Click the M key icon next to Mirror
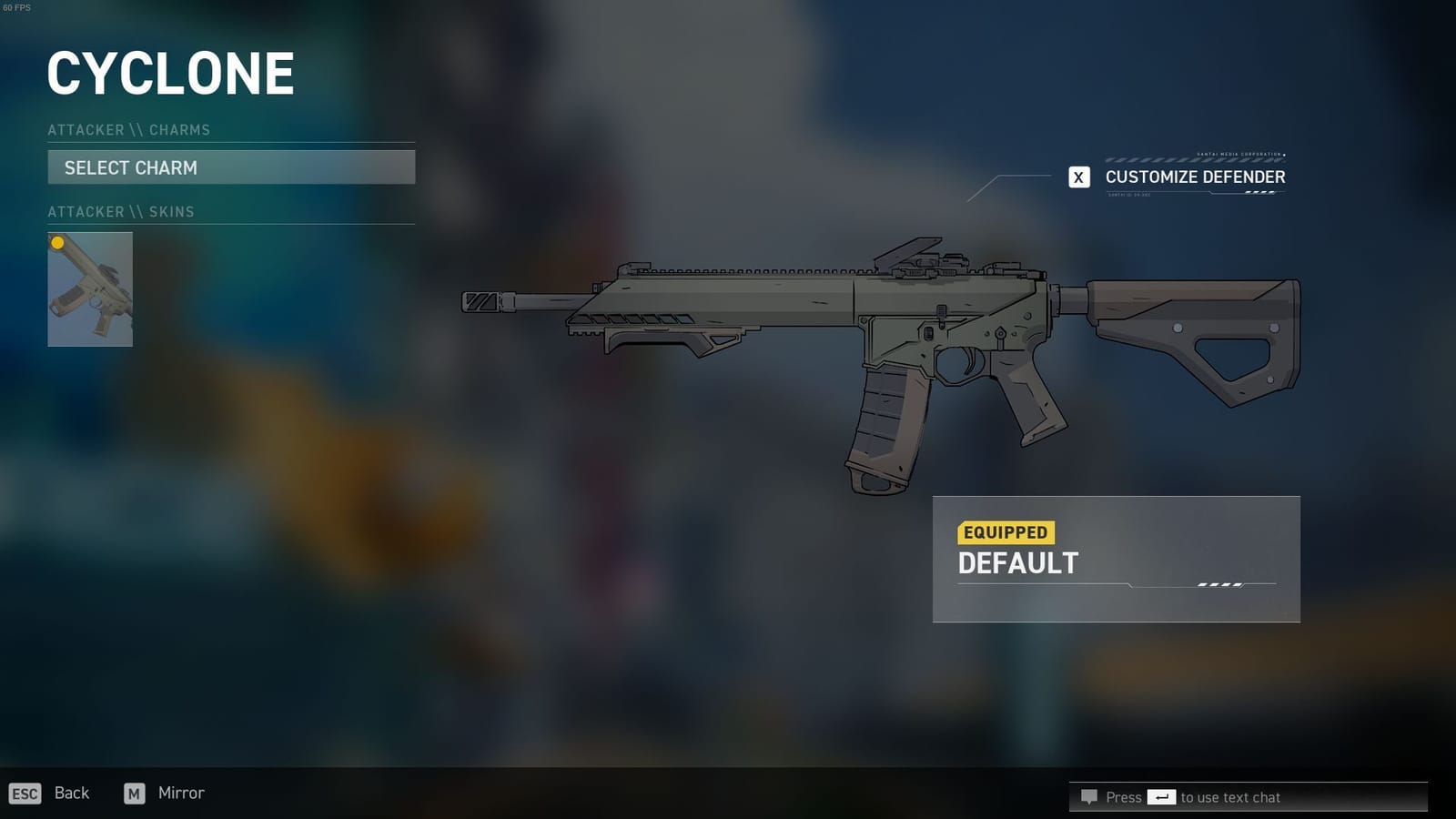1456x819 pixels. pos(135,794)
